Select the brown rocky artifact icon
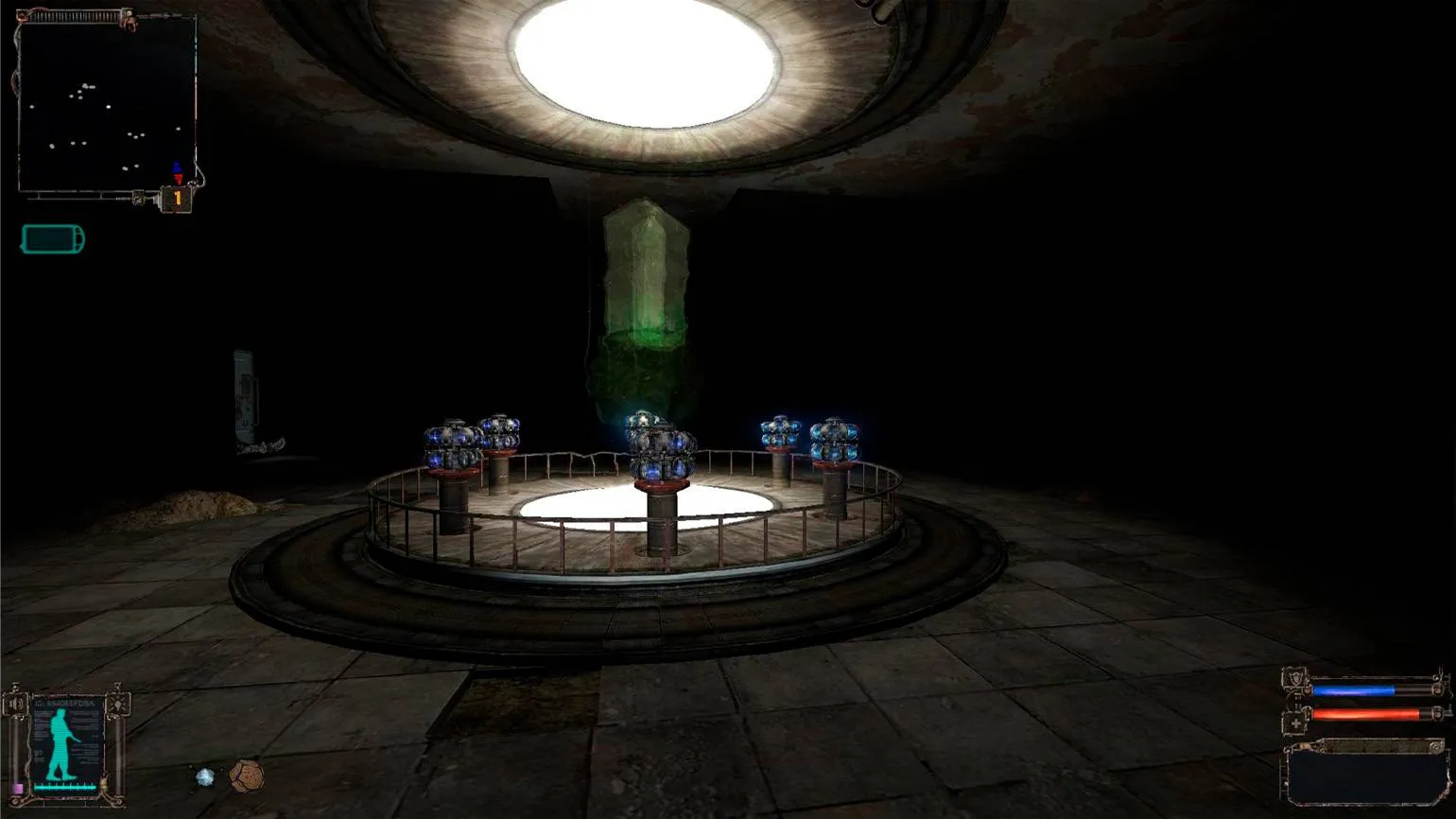Screen dimensions: 1456x819 (x=246, y=776)
